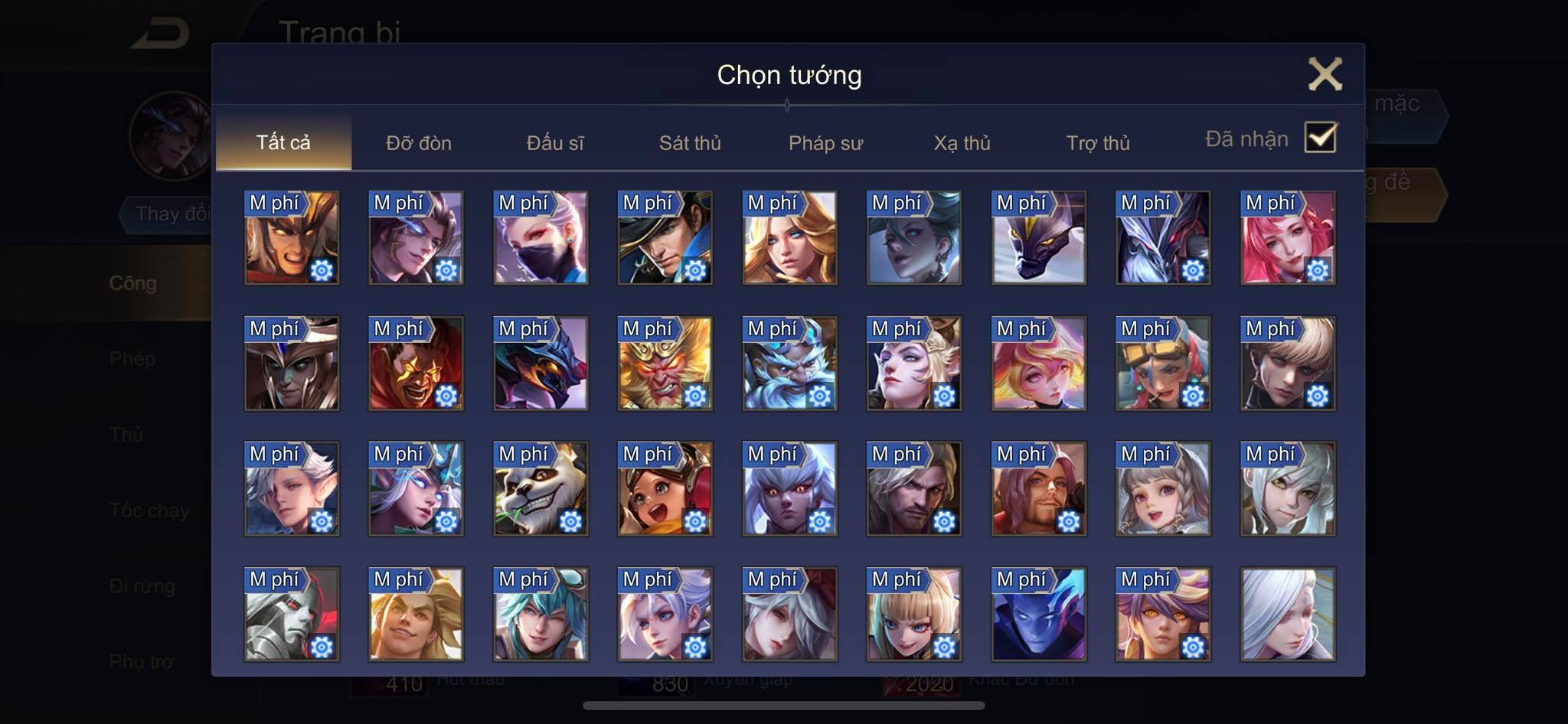
Task: Select the blue-bearded old man hero
Action: pyautogui.click(x=789, y=364)
